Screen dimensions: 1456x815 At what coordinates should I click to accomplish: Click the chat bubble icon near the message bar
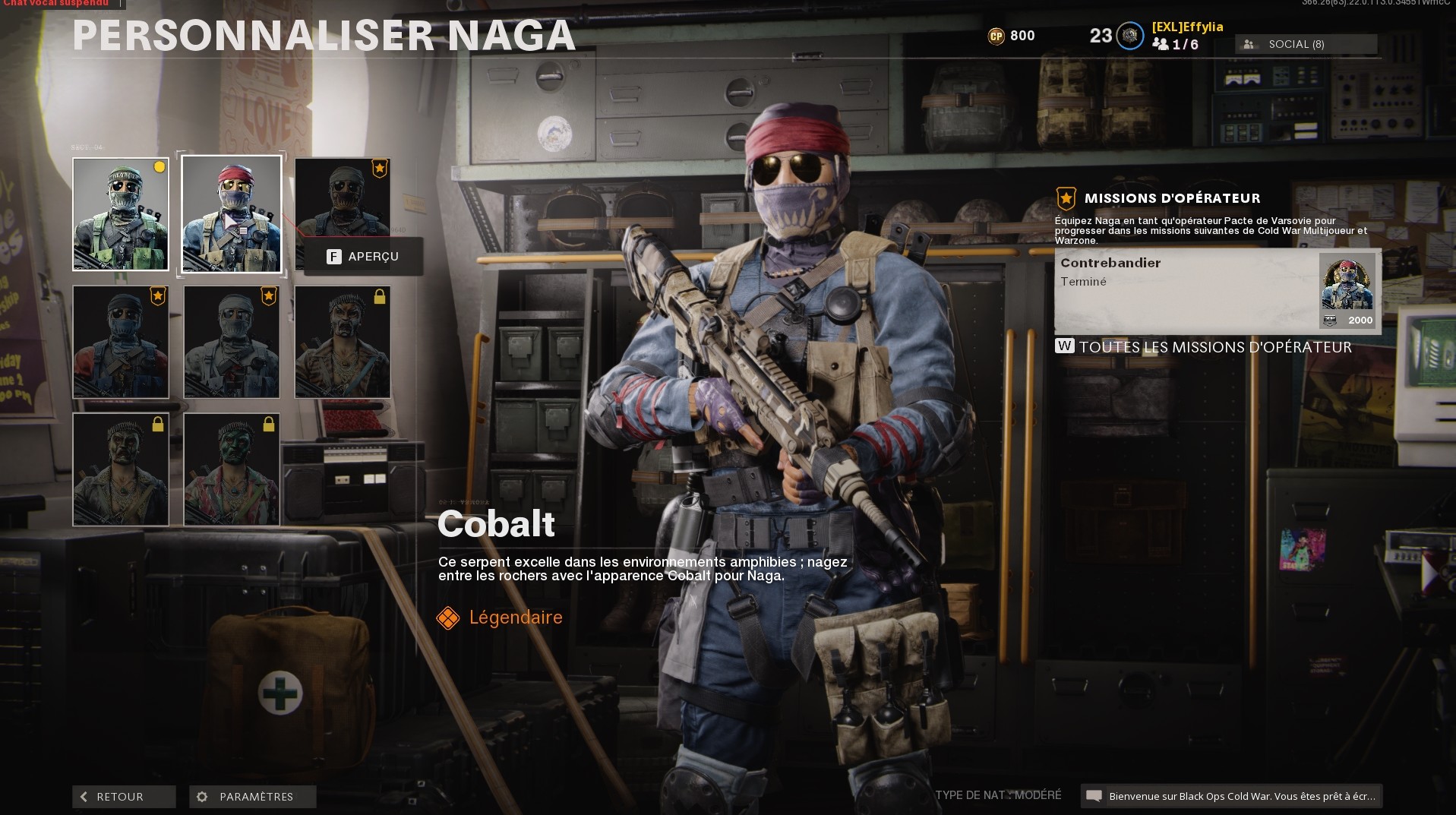pyautogui.click(x=1094, y=795)
